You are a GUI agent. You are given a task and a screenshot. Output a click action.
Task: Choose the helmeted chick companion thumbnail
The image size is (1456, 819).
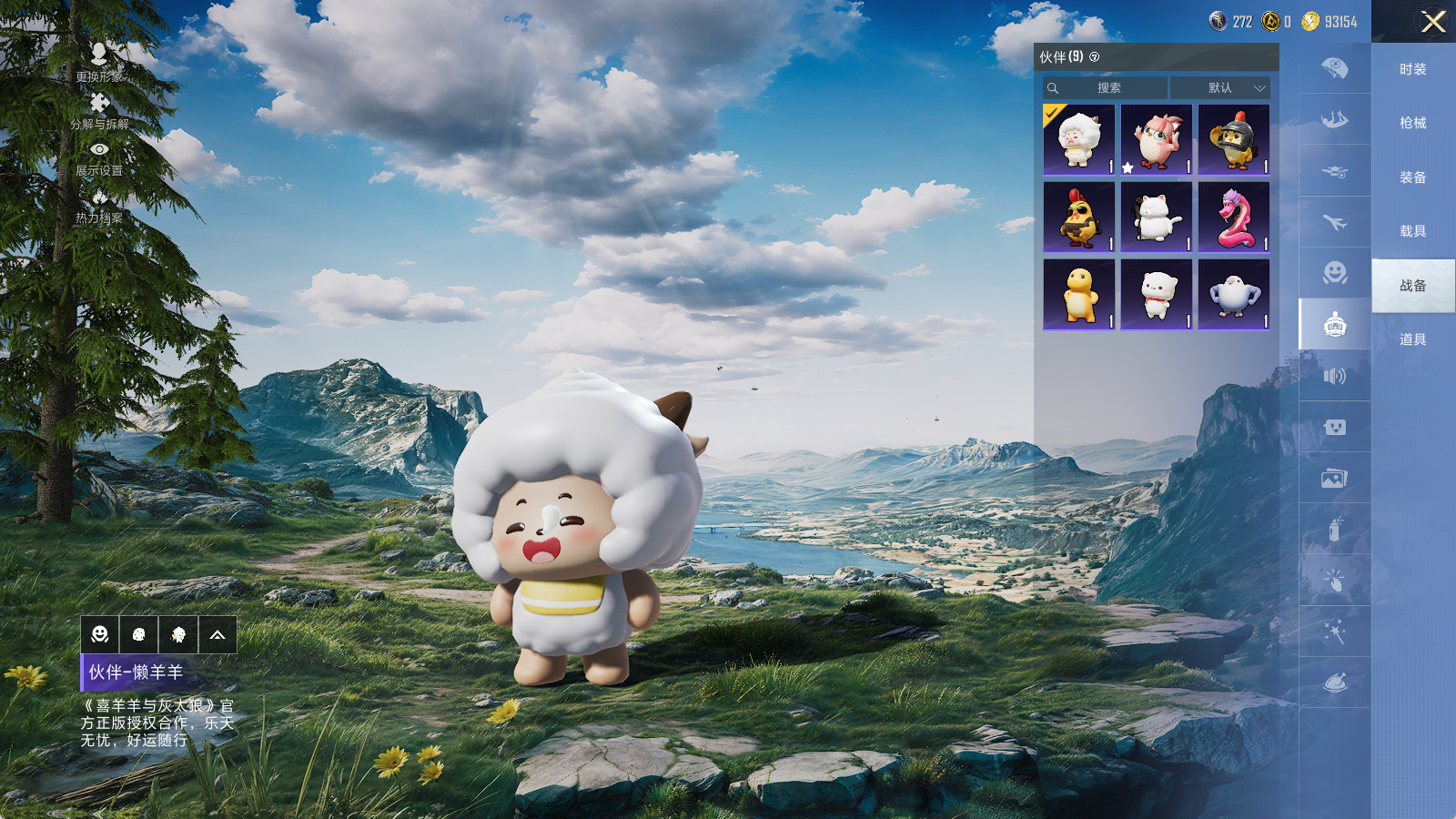click(1233, 140)
